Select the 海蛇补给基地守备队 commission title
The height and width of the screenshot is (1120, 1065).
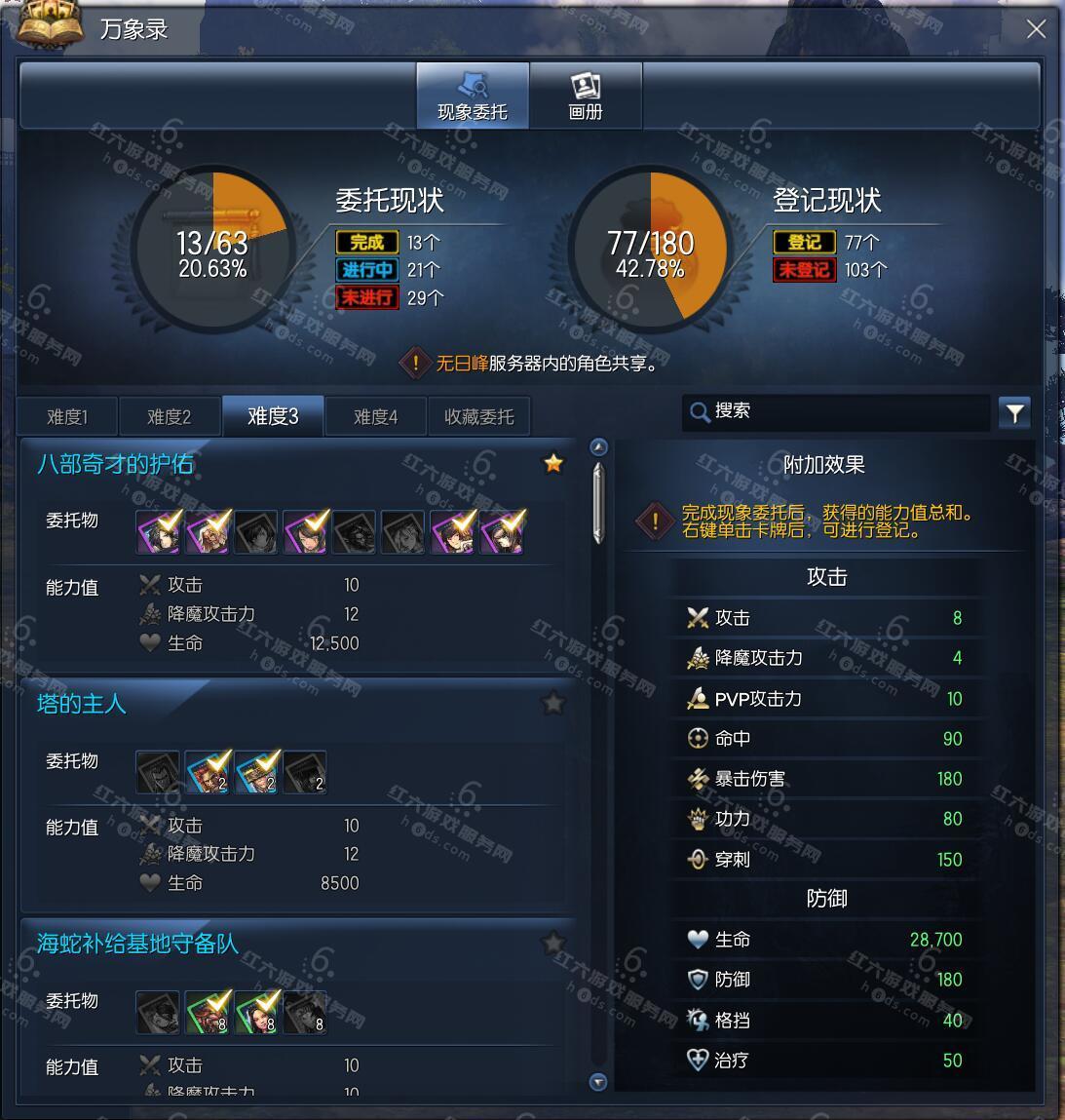coord(137,944)
